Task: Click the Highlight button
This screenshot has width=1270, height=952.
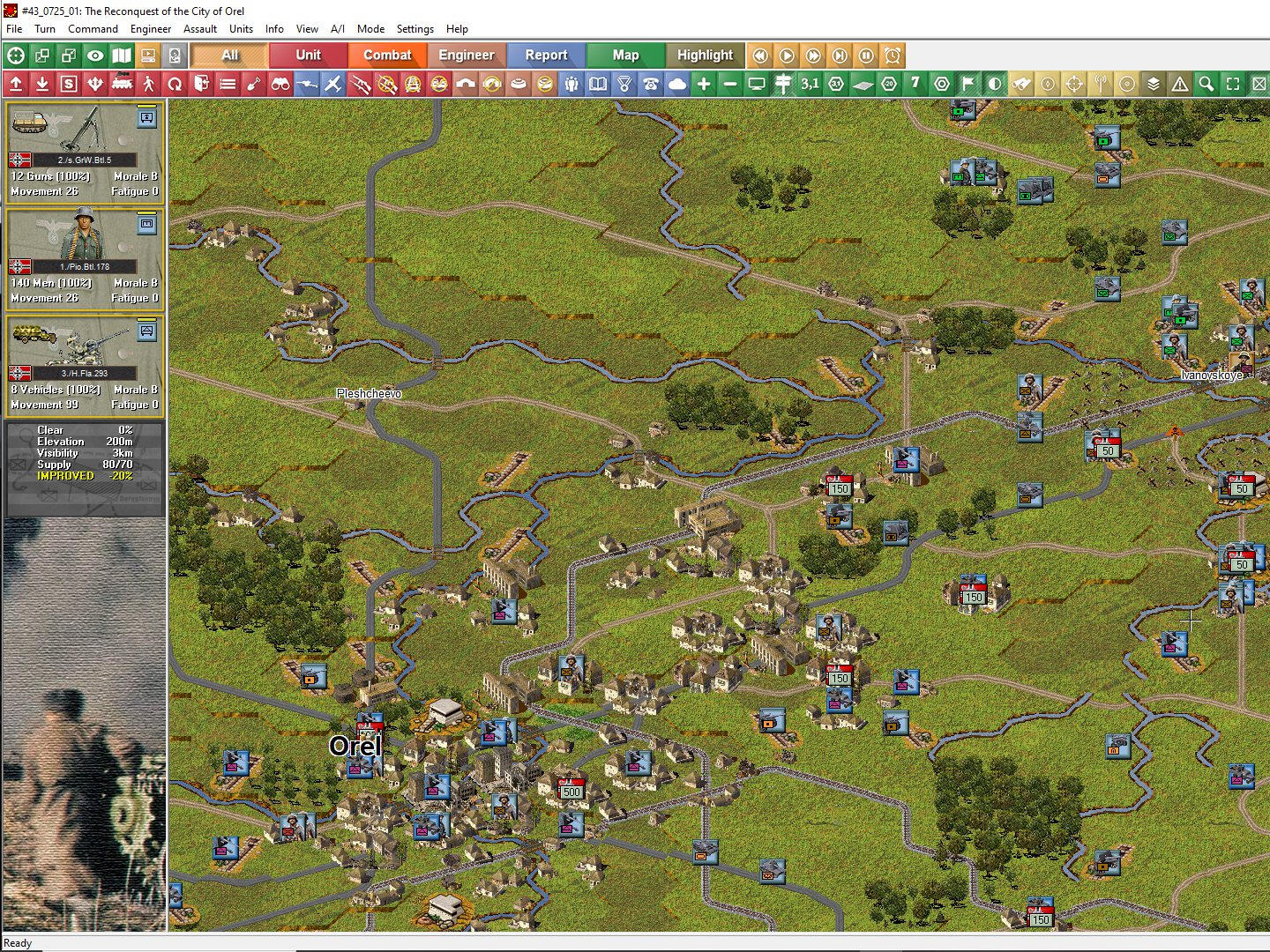Action: [x=705, y=55]
